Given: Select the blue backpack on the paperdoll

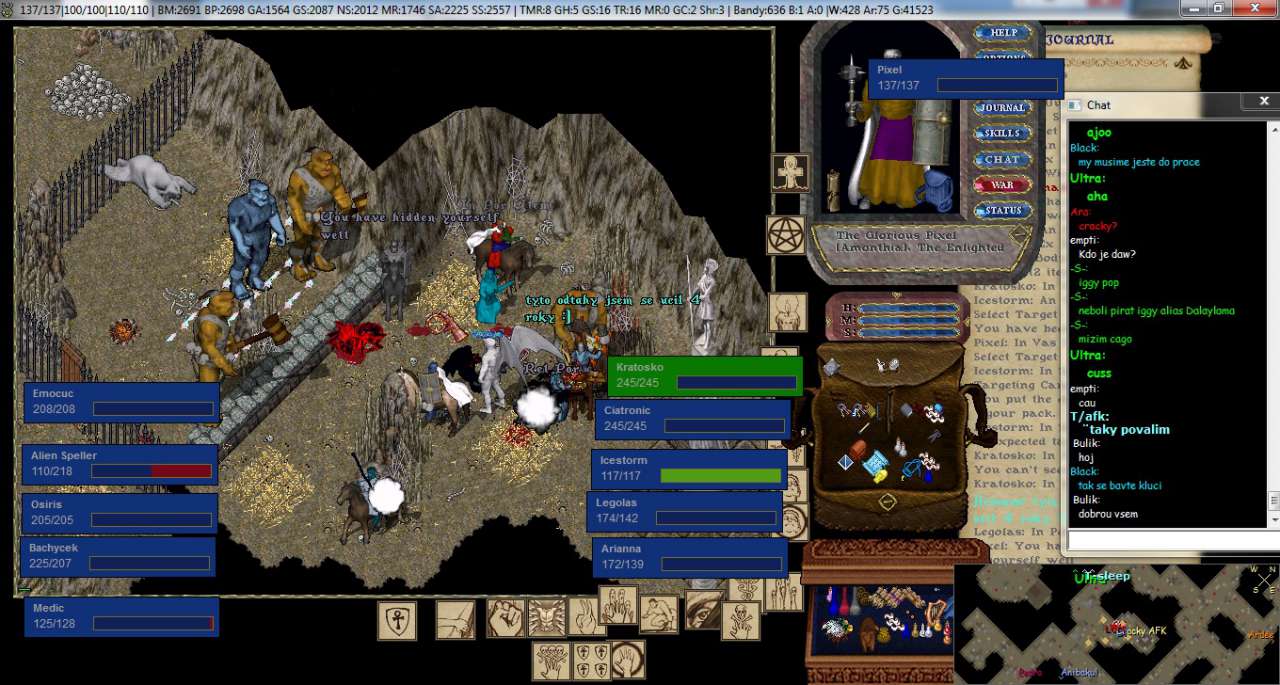Looking at the screenshot, I should click(938, 188).
